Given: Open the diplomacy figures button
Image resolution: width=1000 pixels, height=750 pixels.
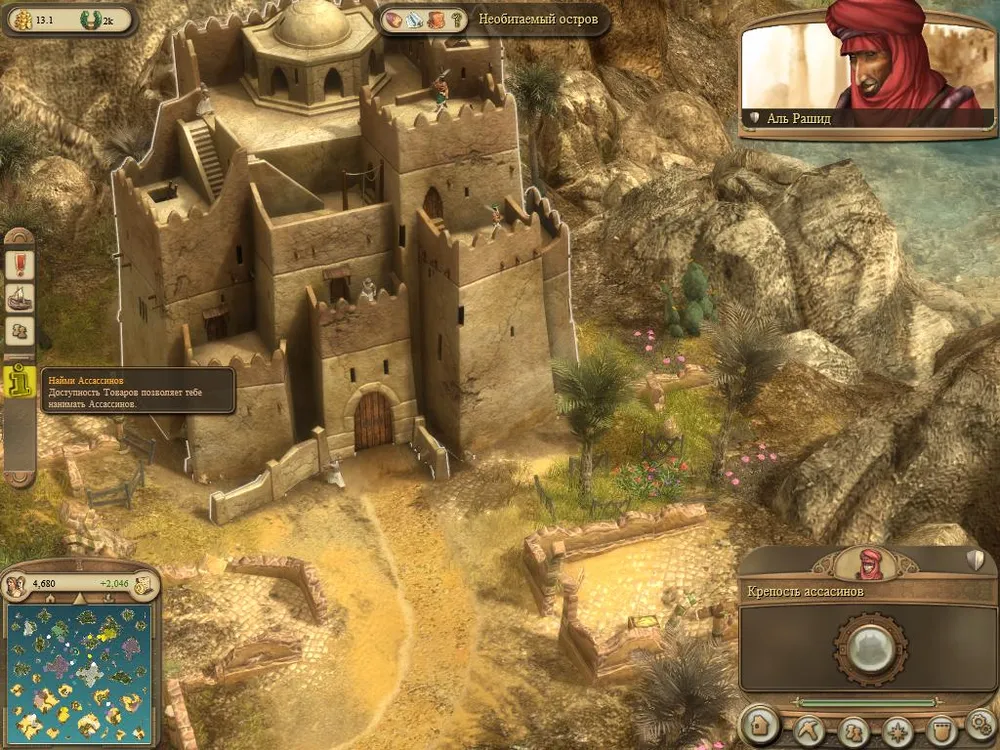Looking at the screenshot, I should coord(853,728).
